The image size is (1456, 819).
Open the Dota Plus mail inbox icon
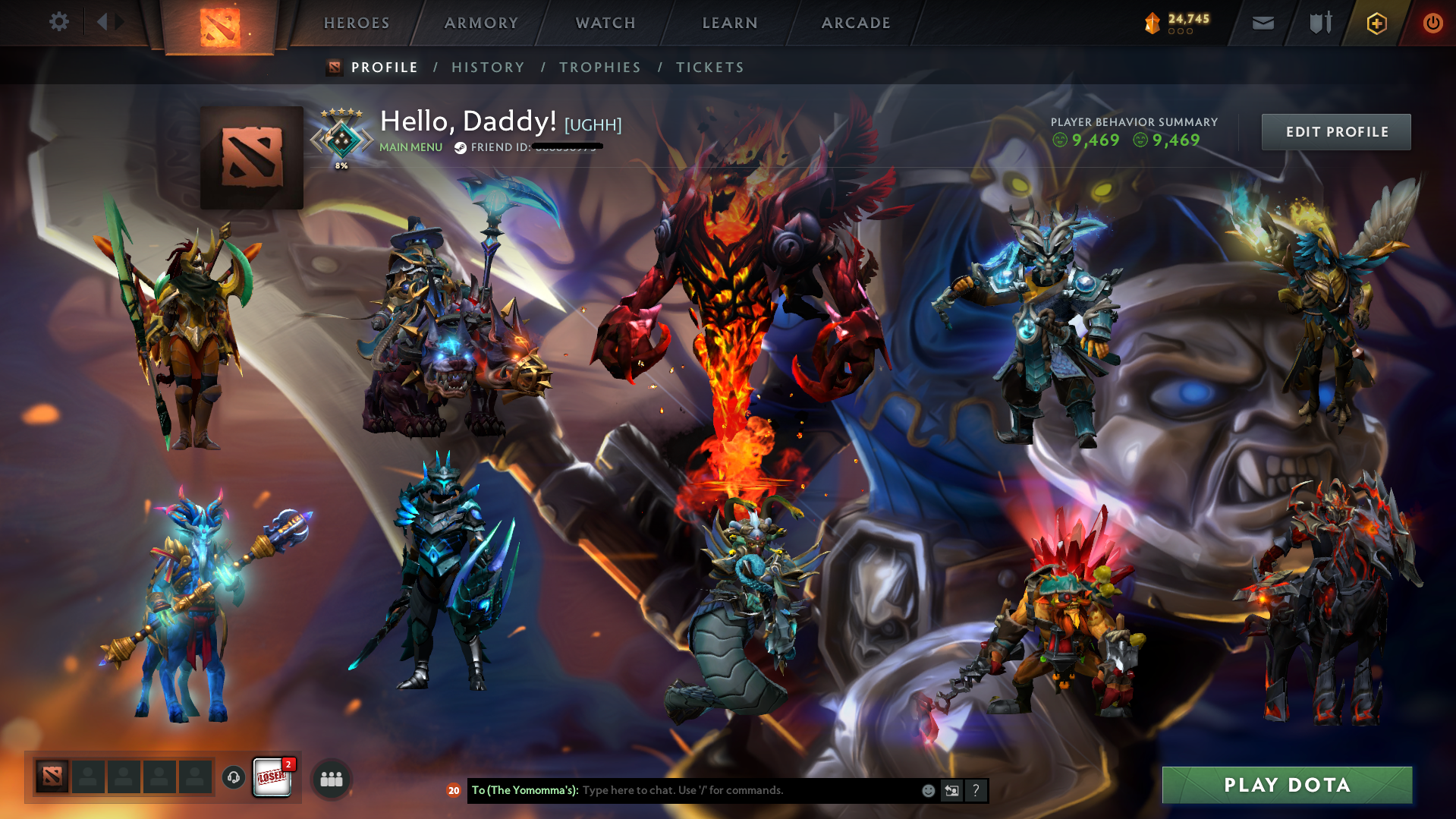[1263, 23]
